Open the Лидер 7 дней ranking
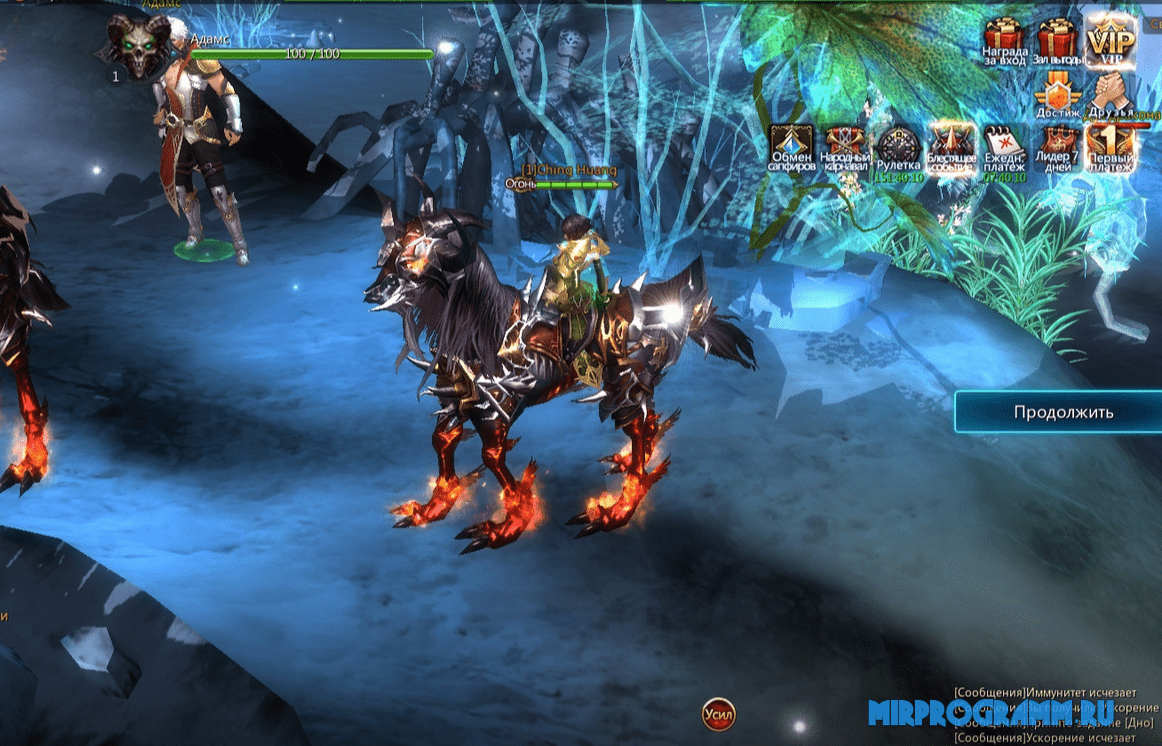1162x746 pixels. pyautogui.click(x=1057, y=148)
